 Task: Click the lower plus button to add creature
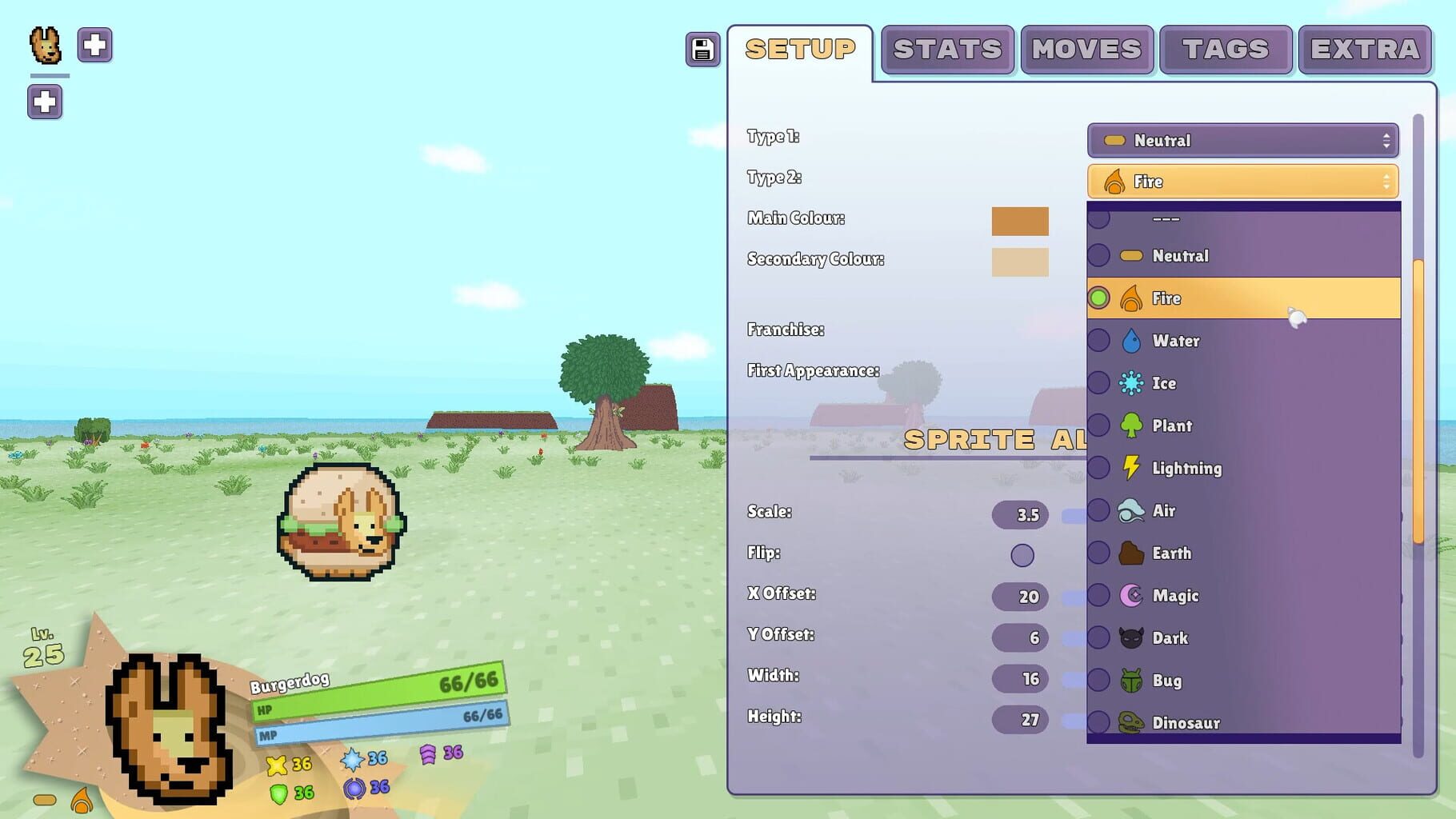[45, 102]
